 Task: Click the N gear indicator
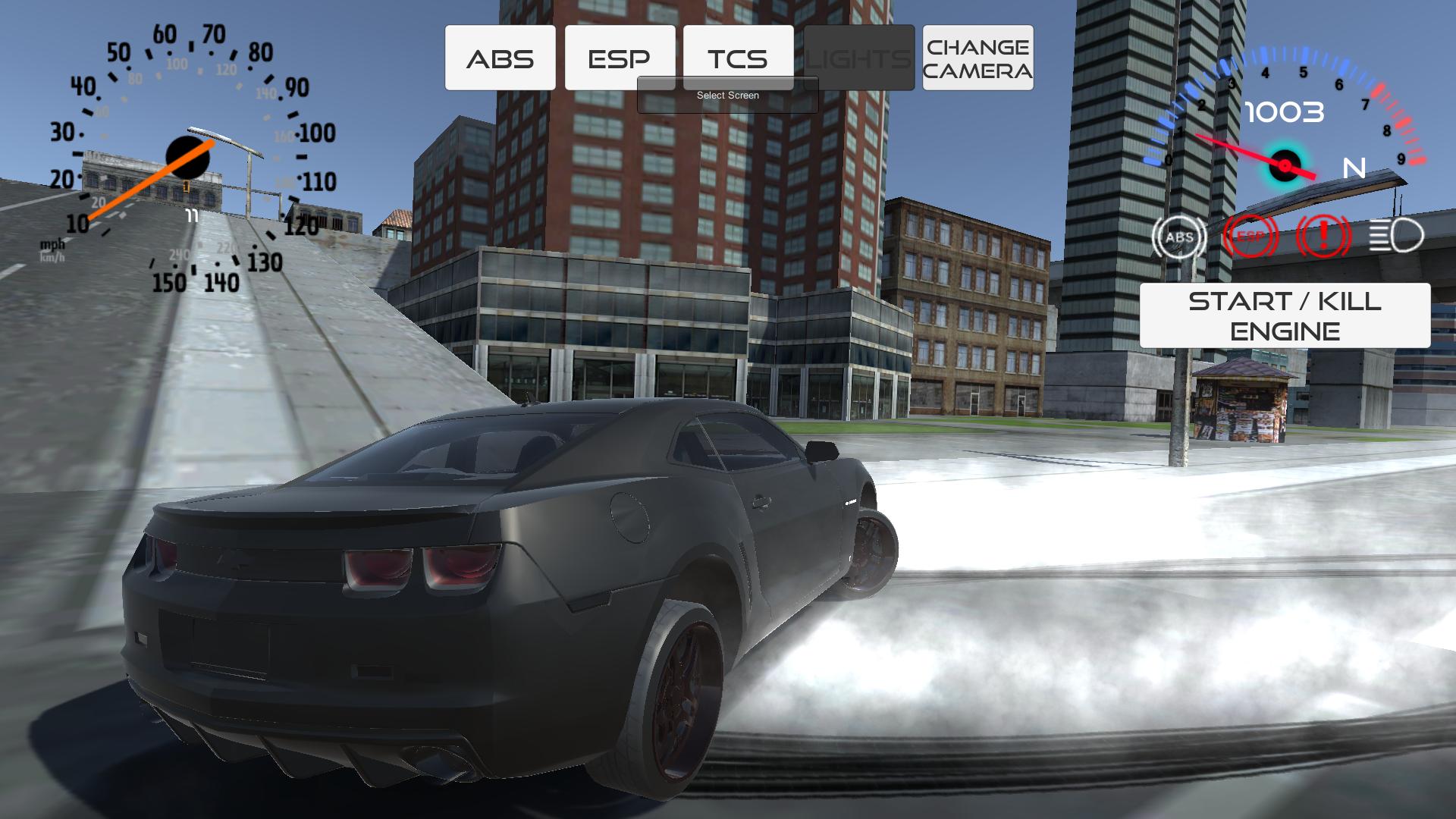pos(1355,167)
